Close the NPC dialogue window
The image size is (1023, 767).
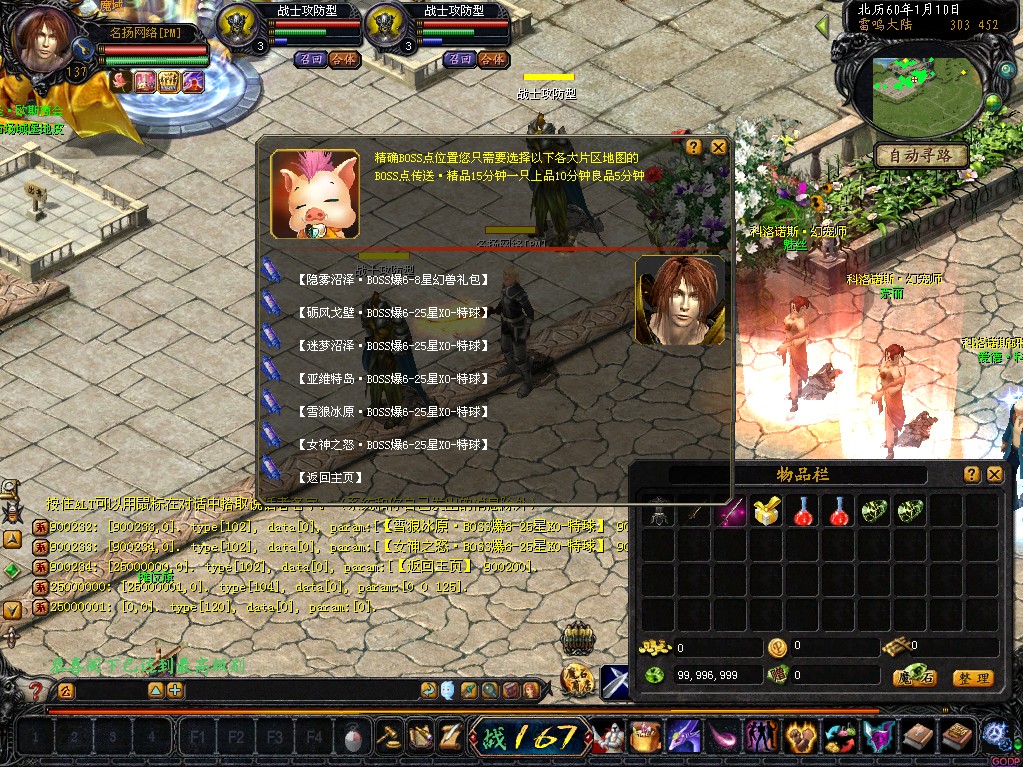tap(718, 146)
